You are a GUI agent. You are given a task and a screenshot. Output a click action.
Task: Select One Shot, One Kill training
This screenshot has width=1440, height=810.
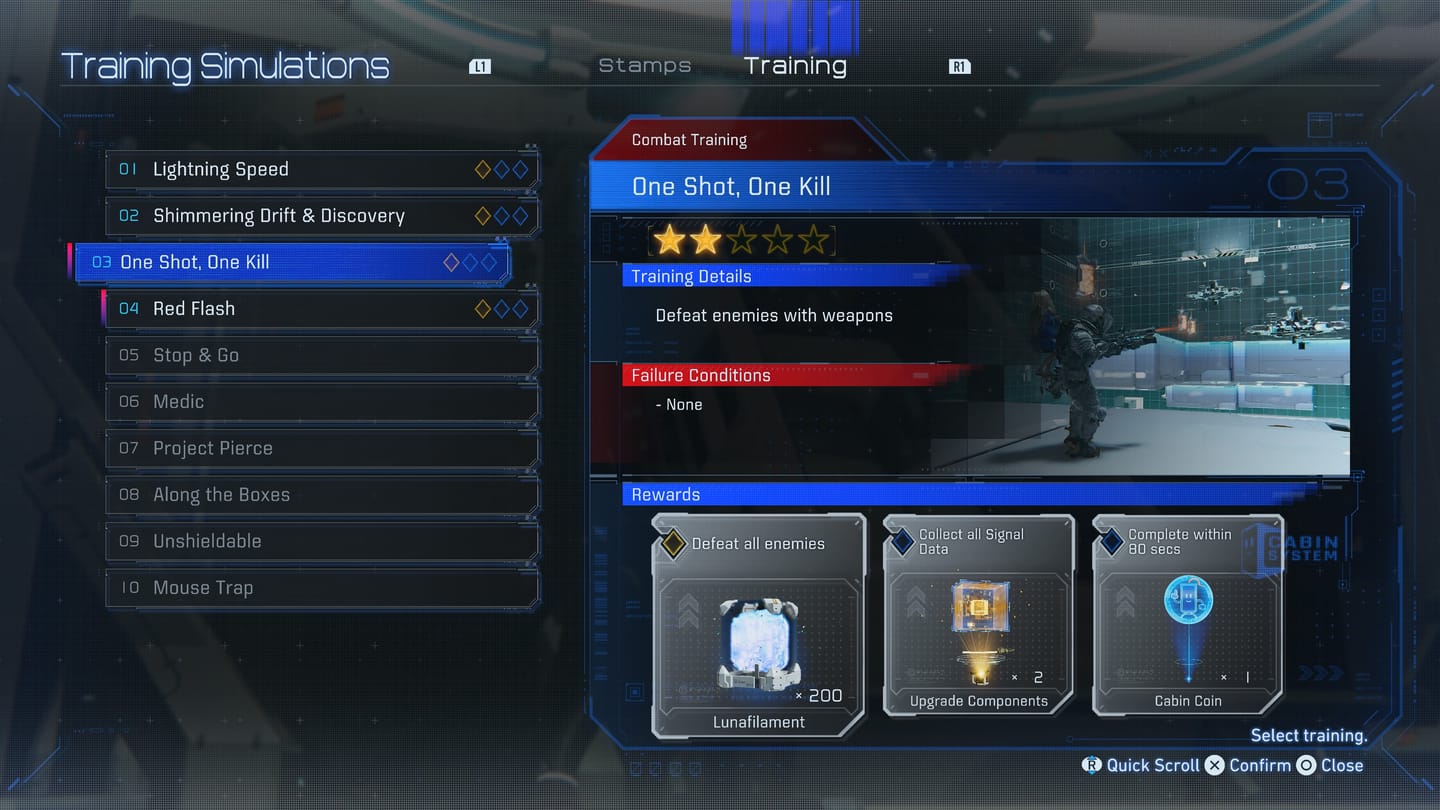tap(292, 263)
